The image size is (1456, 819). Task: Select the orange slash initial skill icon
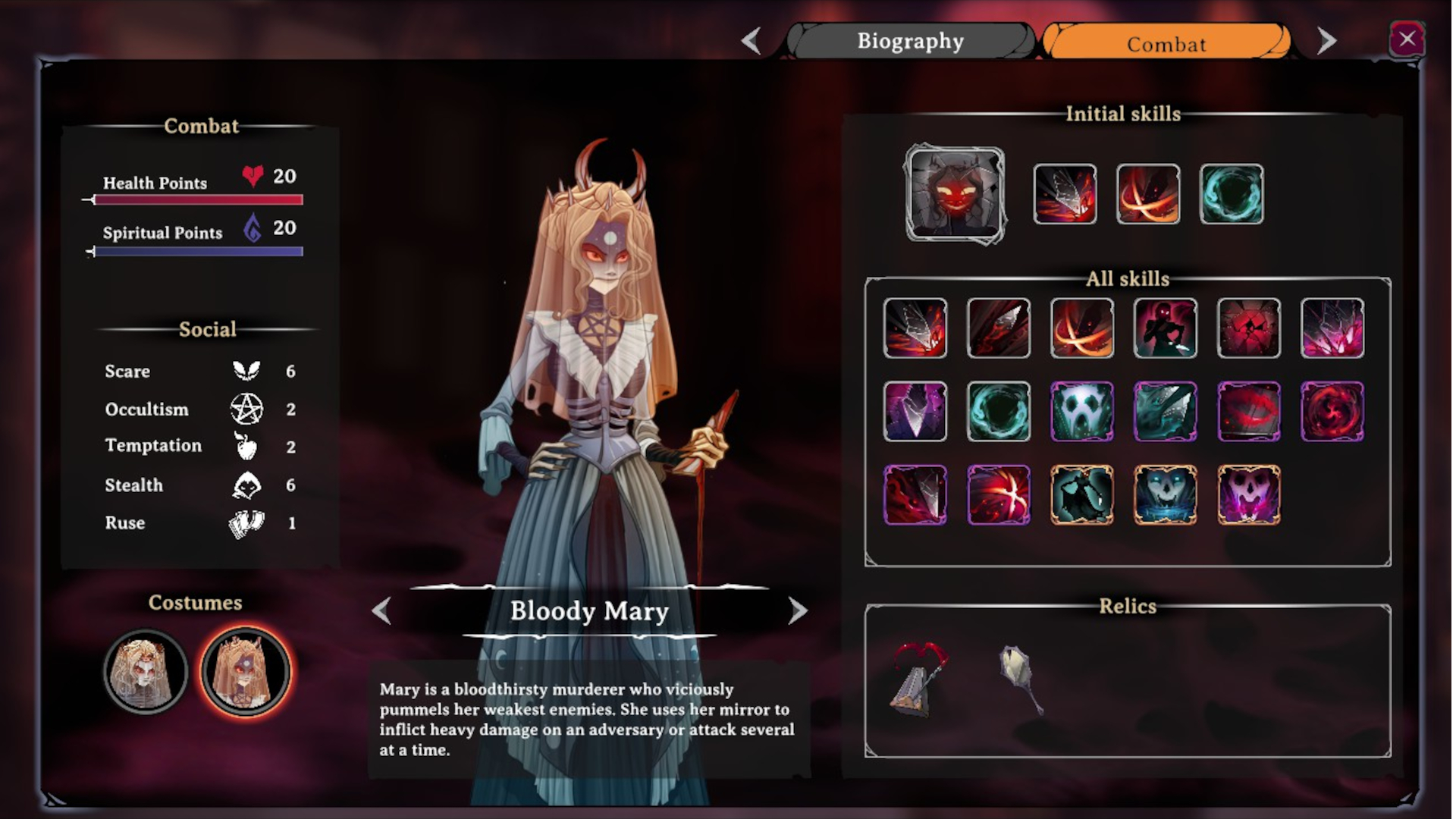click(1148, 195)
